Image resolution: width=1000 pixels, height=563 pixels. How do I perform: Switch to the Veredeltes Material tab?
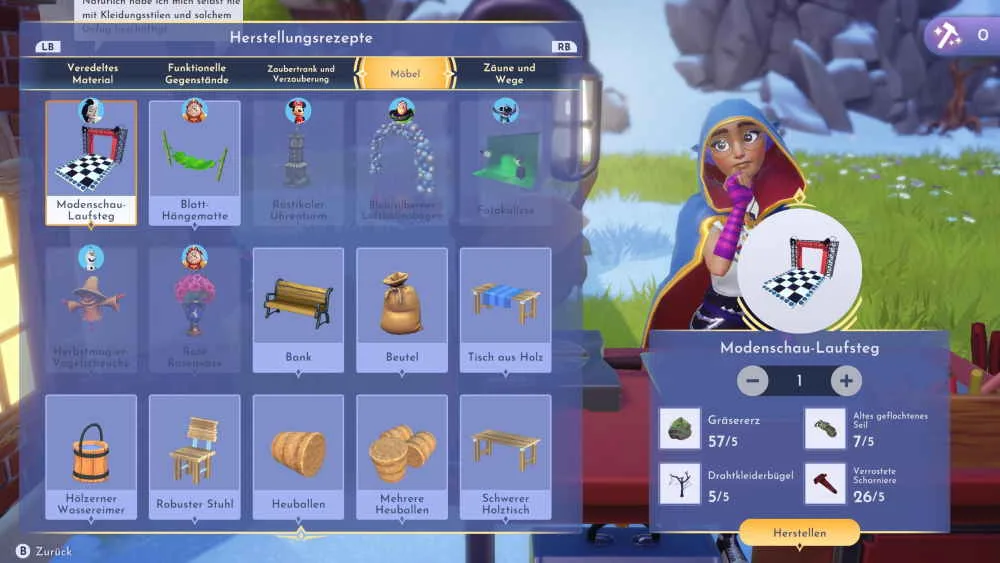90,73
